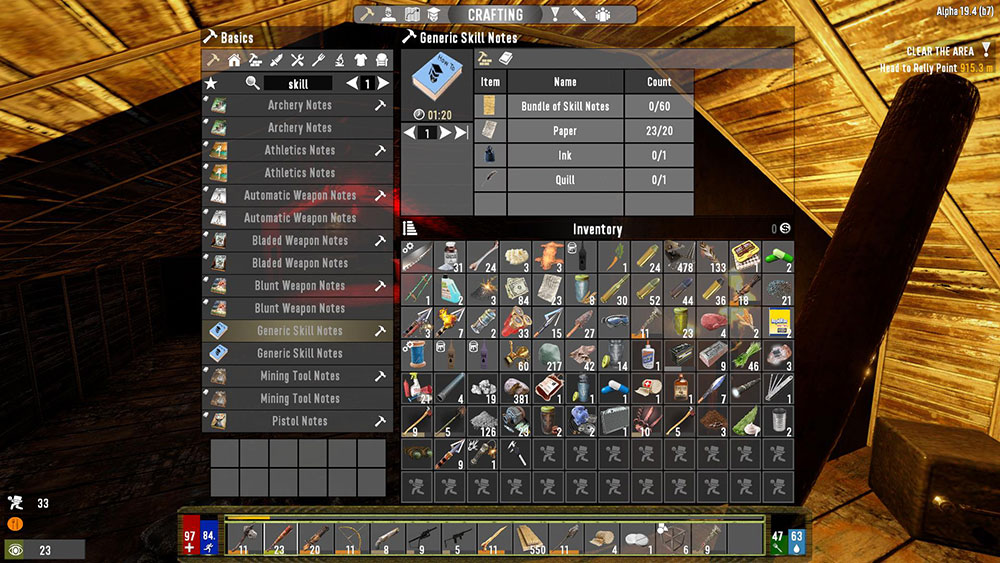1000x563 pixels.
Task: Increase the craft quantity by one
Action: (445, 133)
